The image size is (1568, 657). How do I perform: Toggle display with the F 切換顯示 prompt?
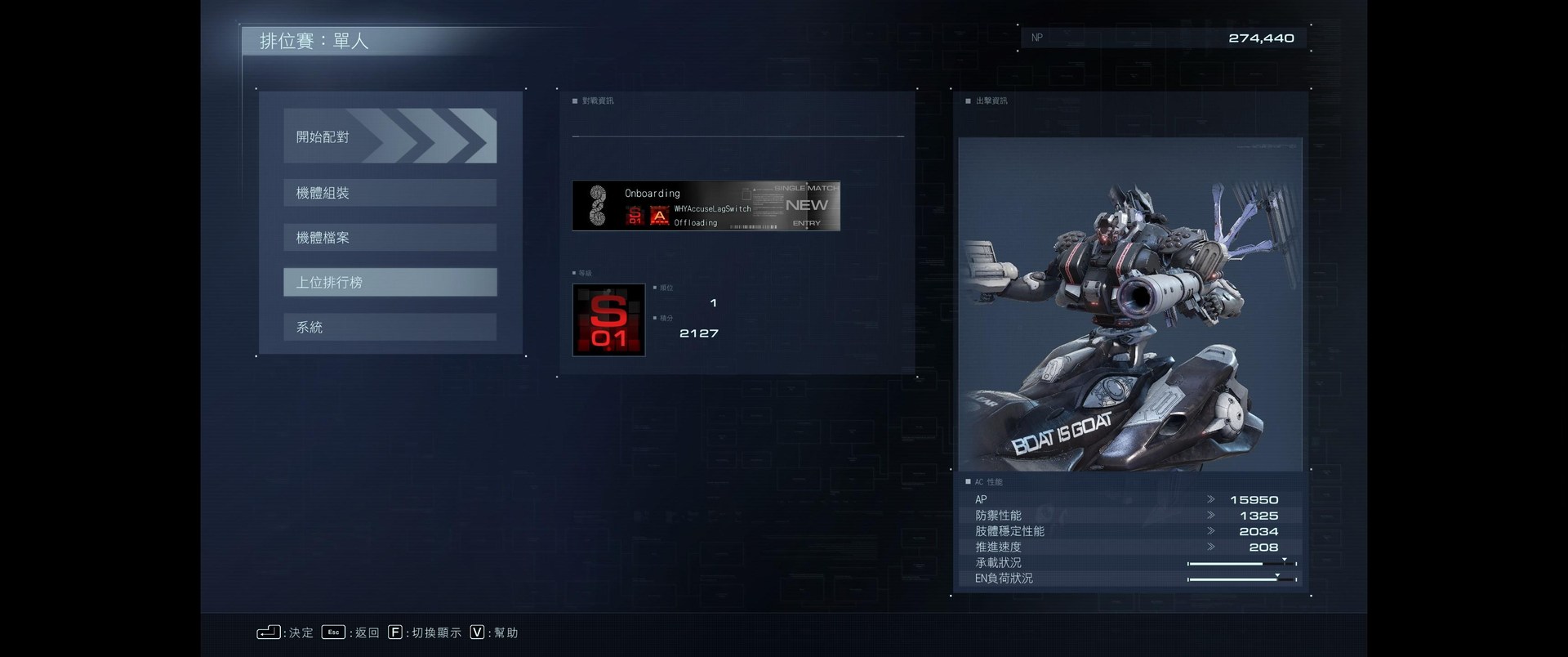(397, 632)
